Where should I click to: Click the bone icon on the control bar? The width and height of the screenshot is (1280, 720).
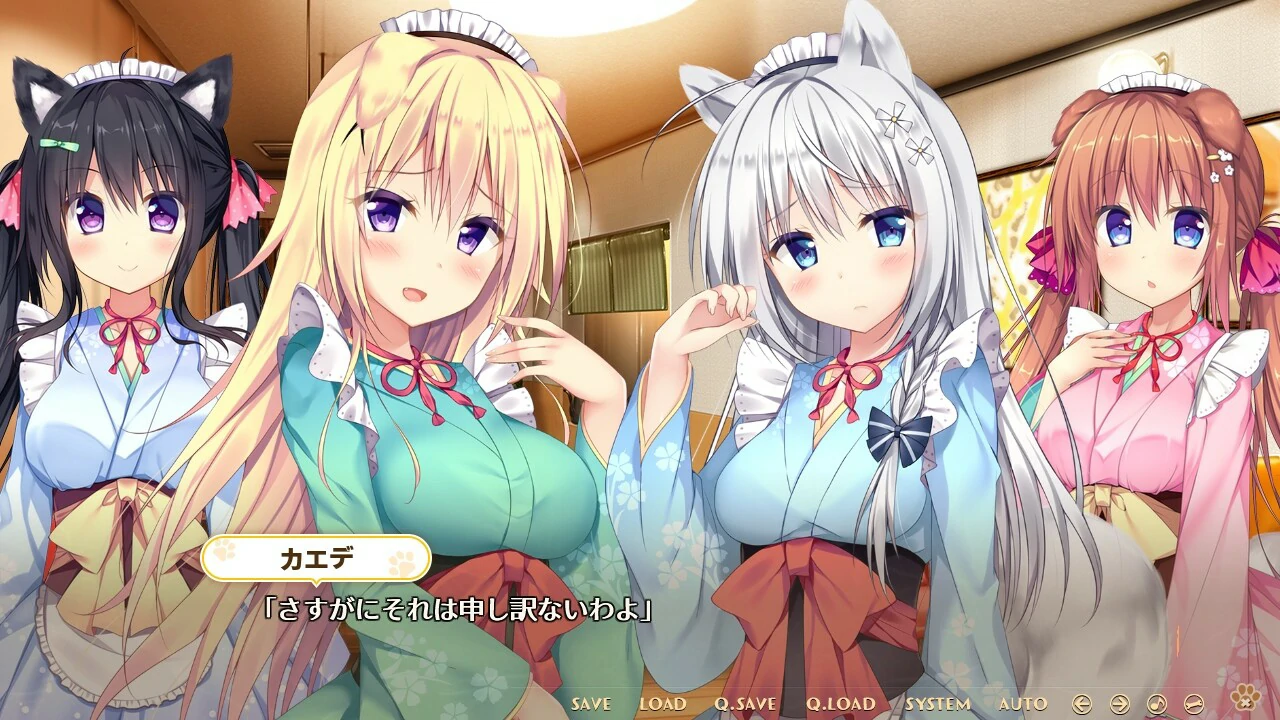point(1194,704)
